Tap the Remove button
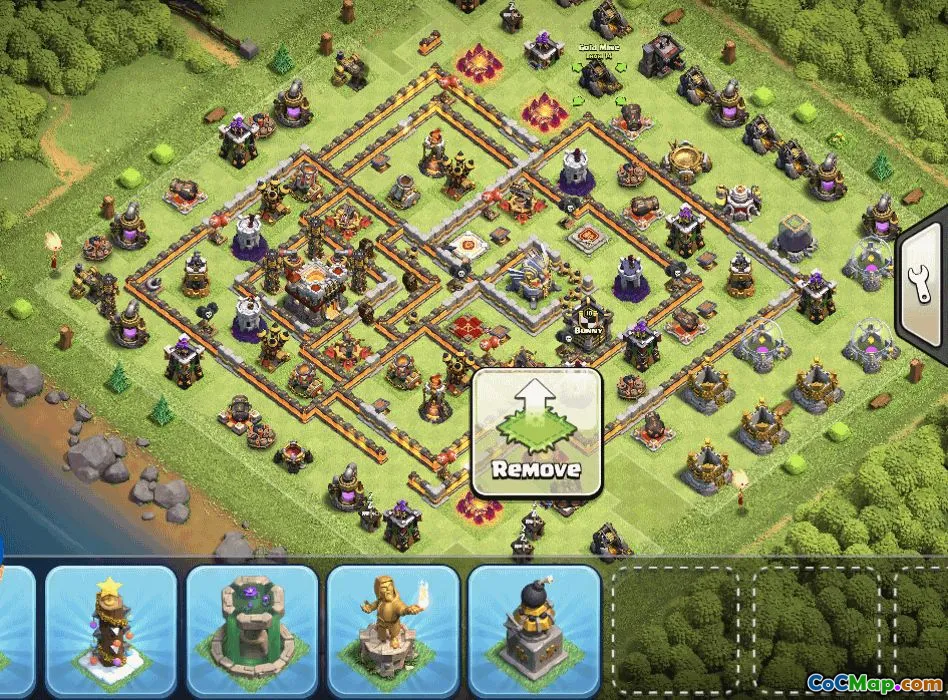The width and height of the screenshot is (948, 700). tap(537, 432)
